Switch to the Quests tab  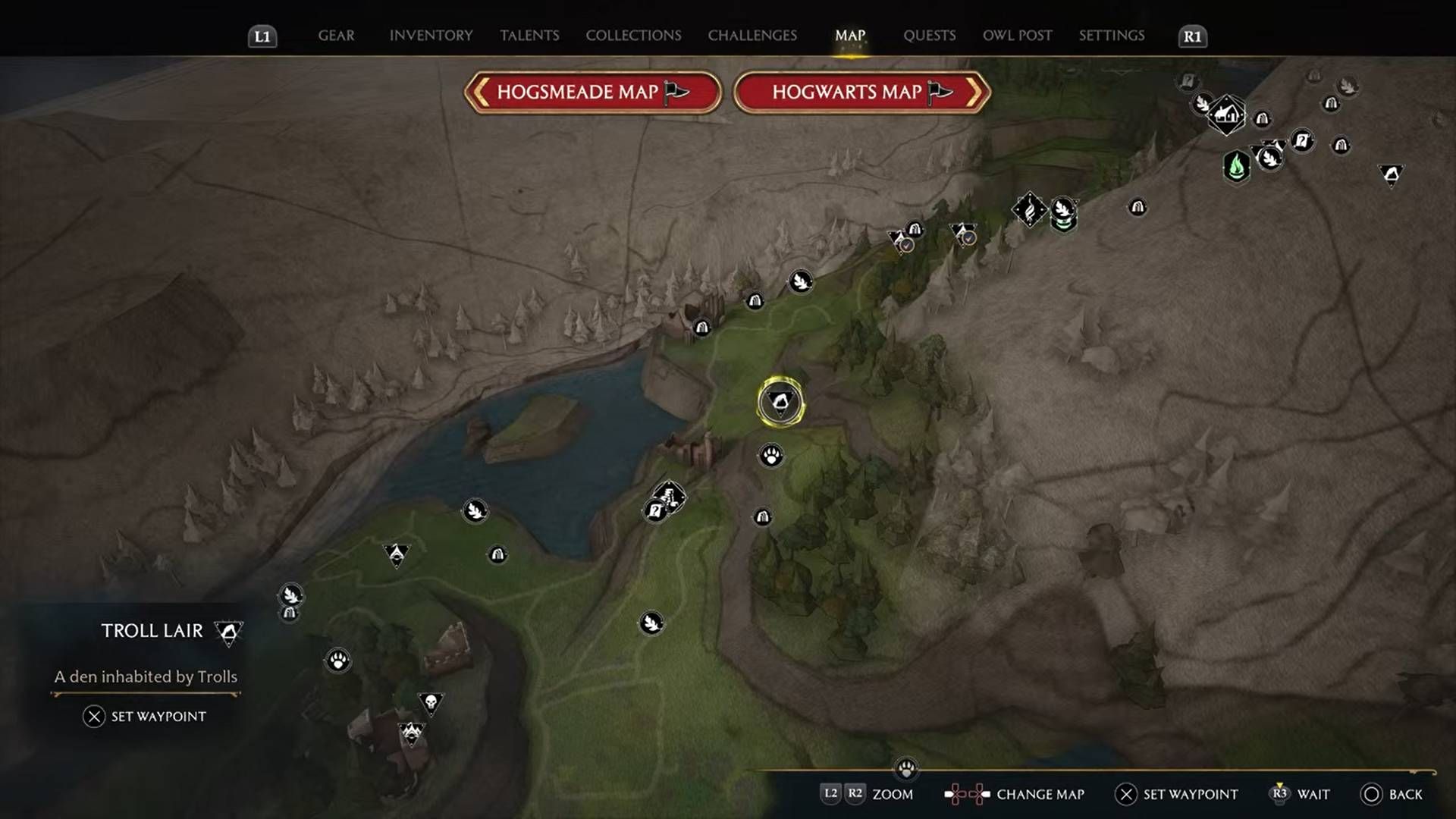pyautogui.click(x=928, y=35)
